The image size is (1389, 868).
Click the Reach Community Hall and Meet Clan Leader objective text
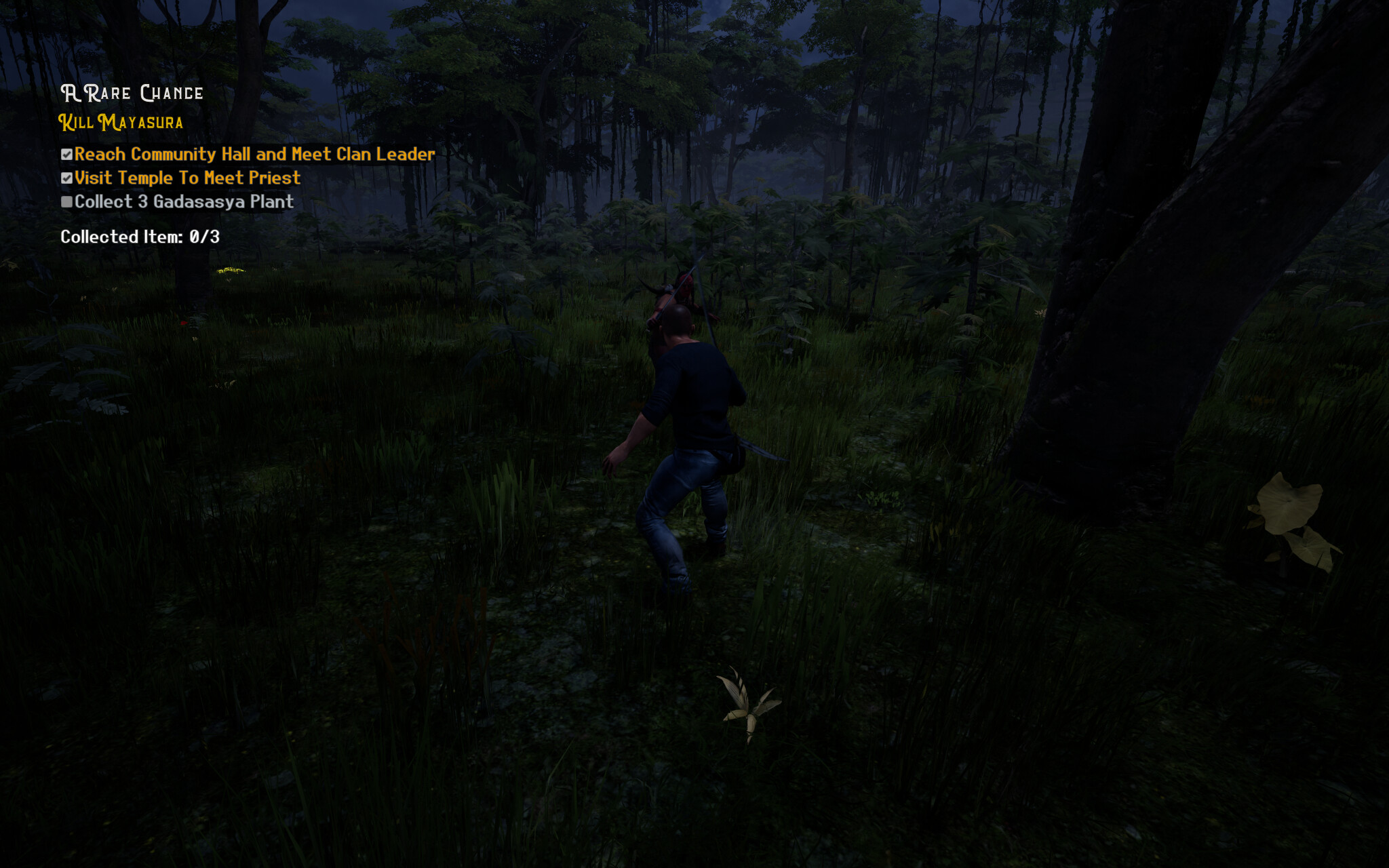coord(254,155)
